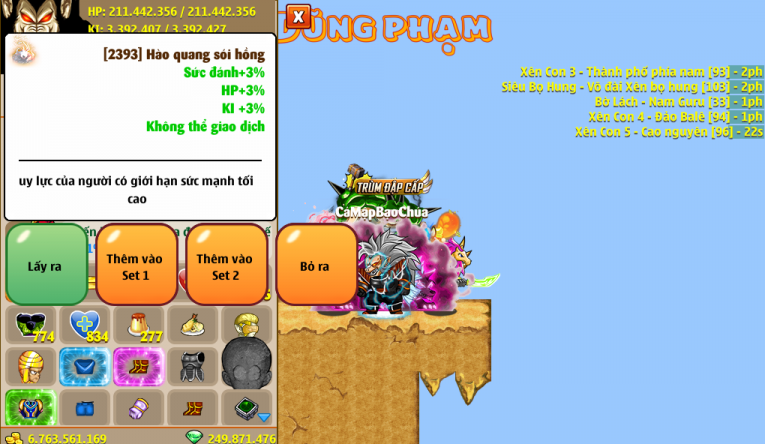765x444 pixels.
Task: Select the blue heart plus item slot
Action: pyautogui.click(x=85, y=325)
